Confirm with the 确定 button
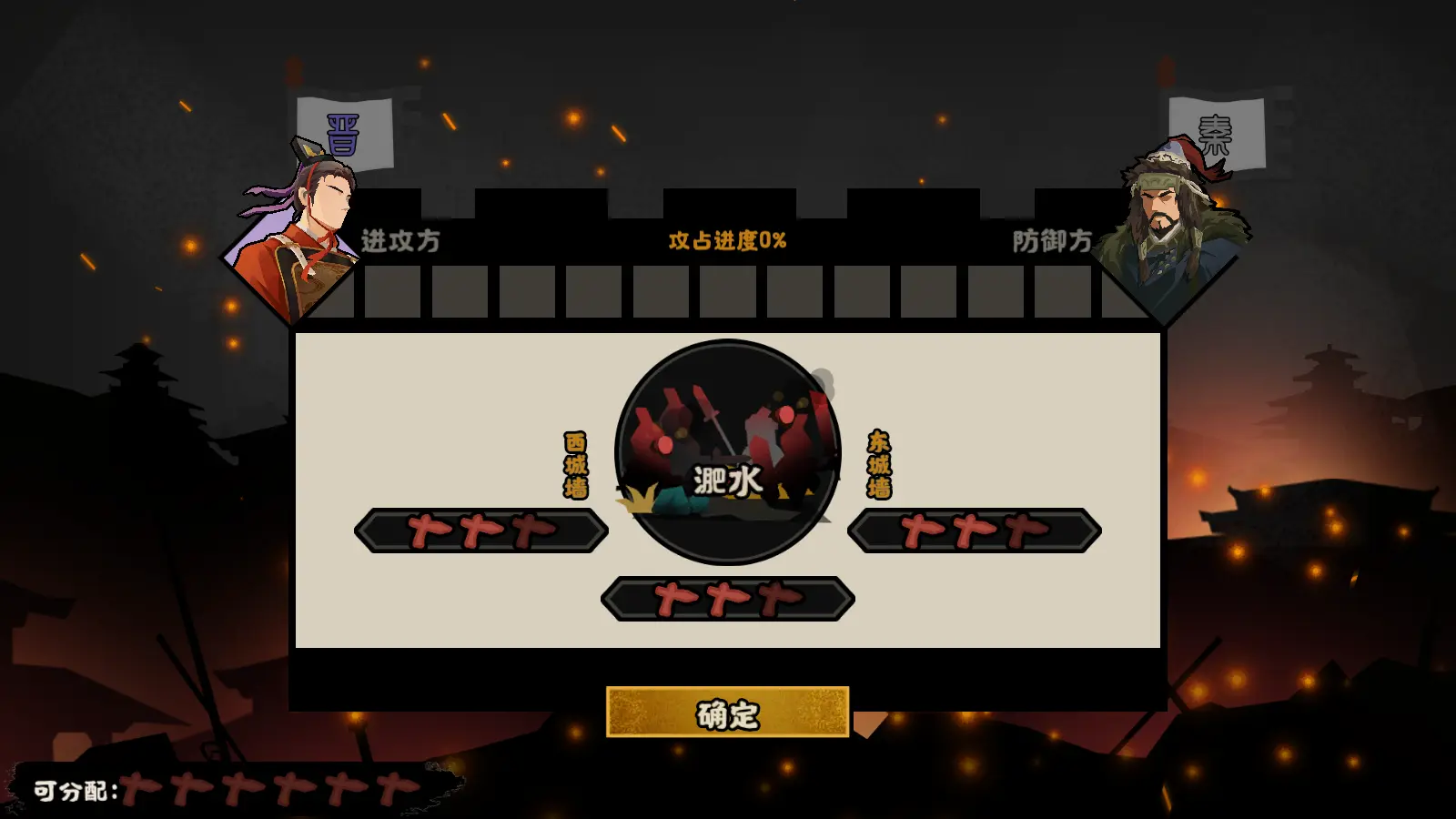The height and width of the screenshot is (819, 1456). click(727, 713)
